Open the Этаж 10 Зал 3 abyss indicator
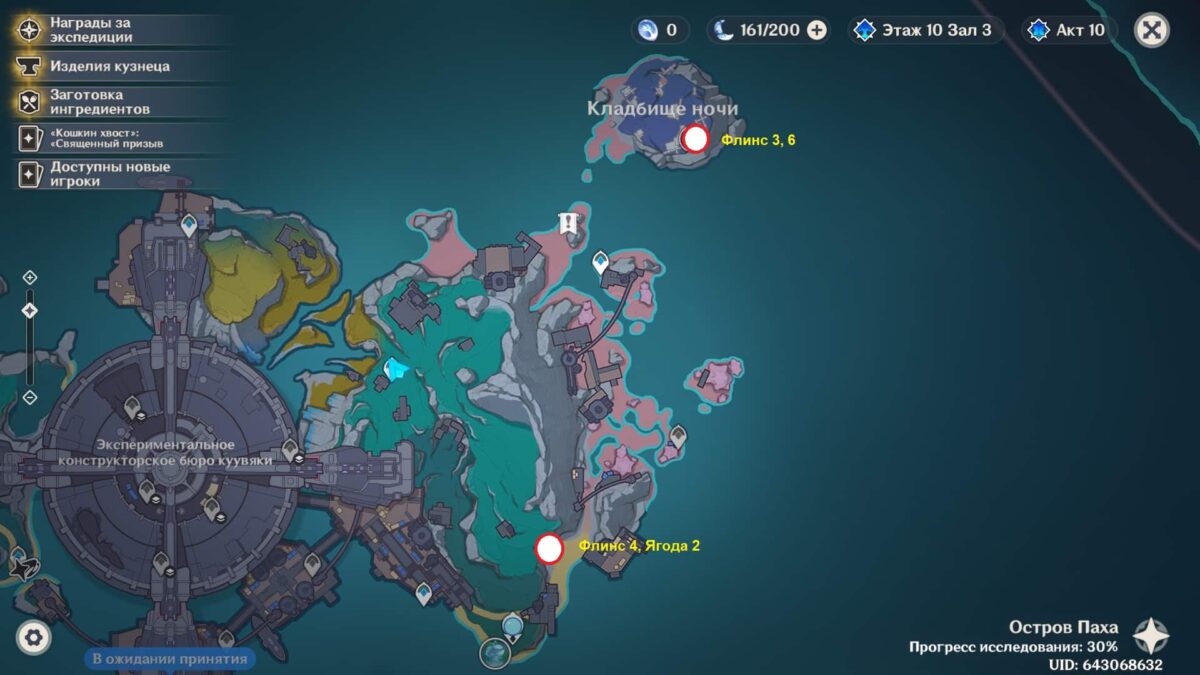Viewport: 1200px width, 675px height. tap(922, 30)
